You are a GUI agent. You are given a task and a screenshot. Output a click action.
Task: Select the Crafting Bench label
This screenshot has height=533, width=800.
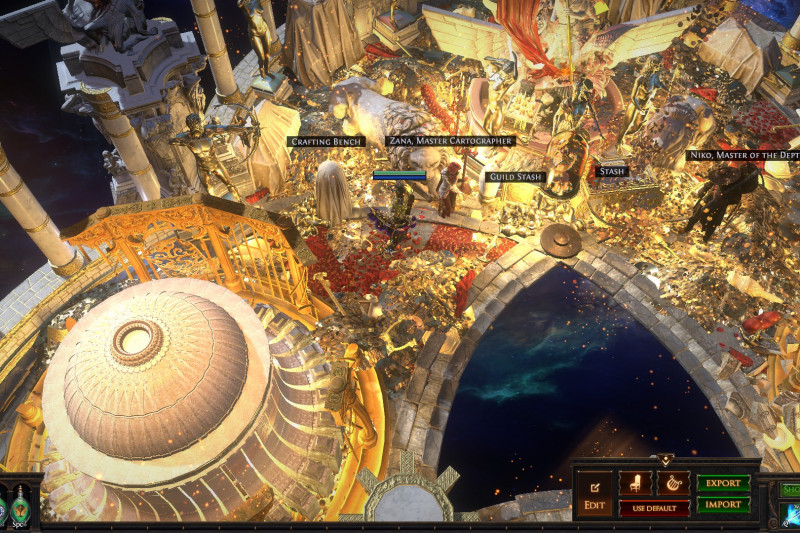pyautogui.click(x=327, y=142)
